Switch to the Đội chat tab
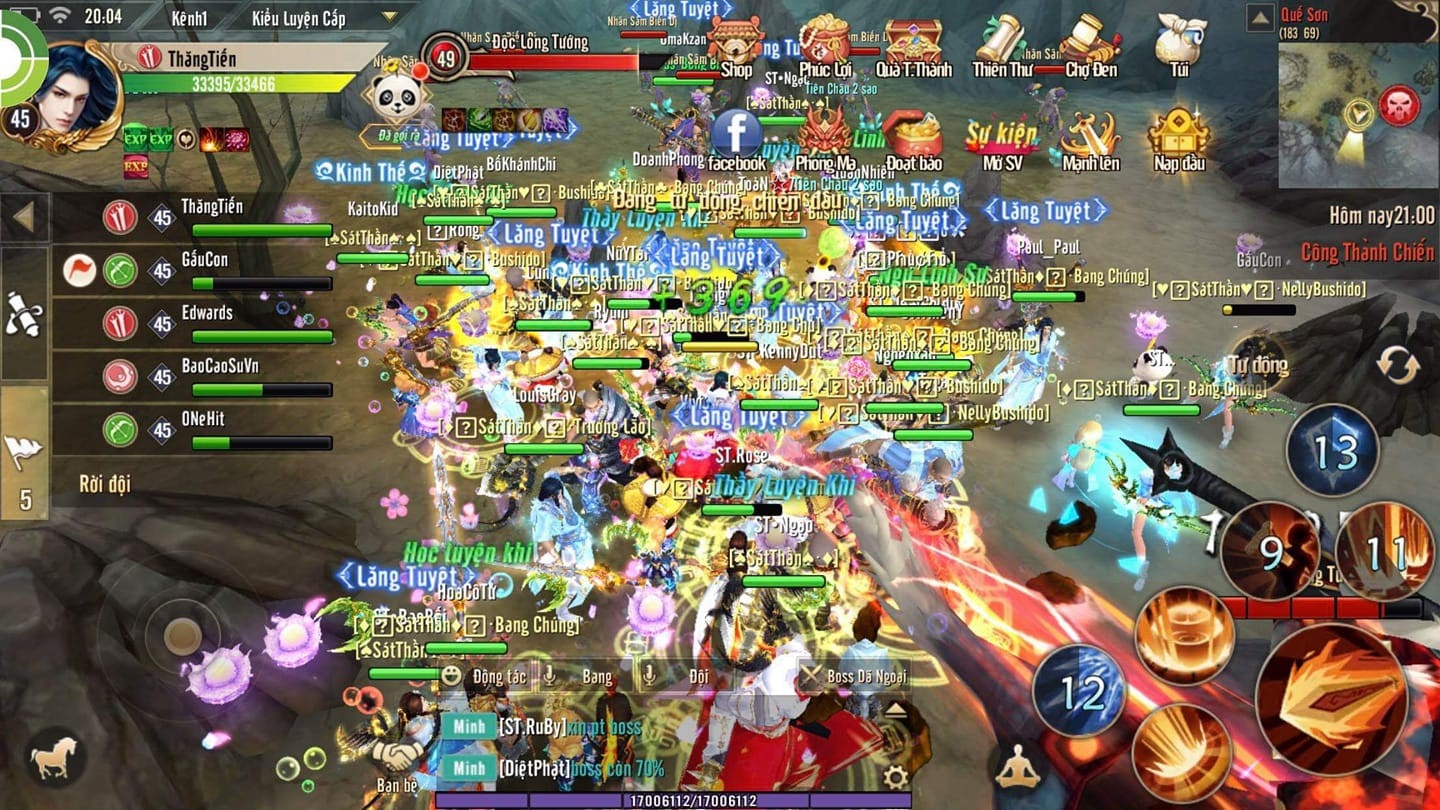Screen dimensions: 1440x810 pos(697,676)
